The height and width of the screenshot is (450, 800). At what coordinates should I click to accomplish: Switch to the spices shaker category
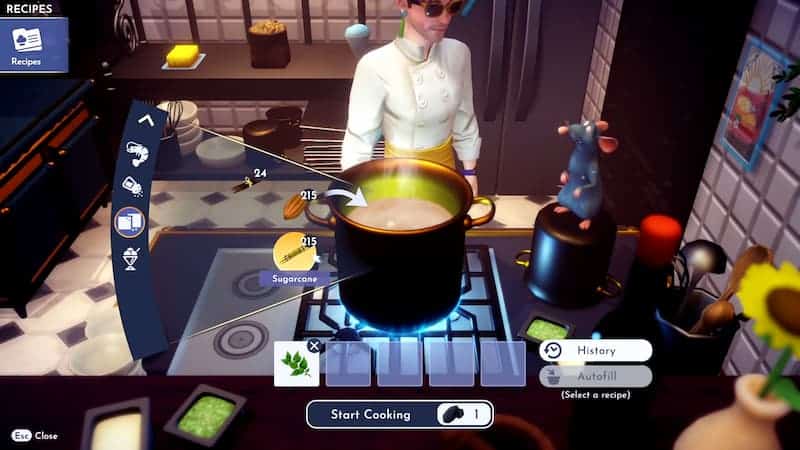point(133,186)
